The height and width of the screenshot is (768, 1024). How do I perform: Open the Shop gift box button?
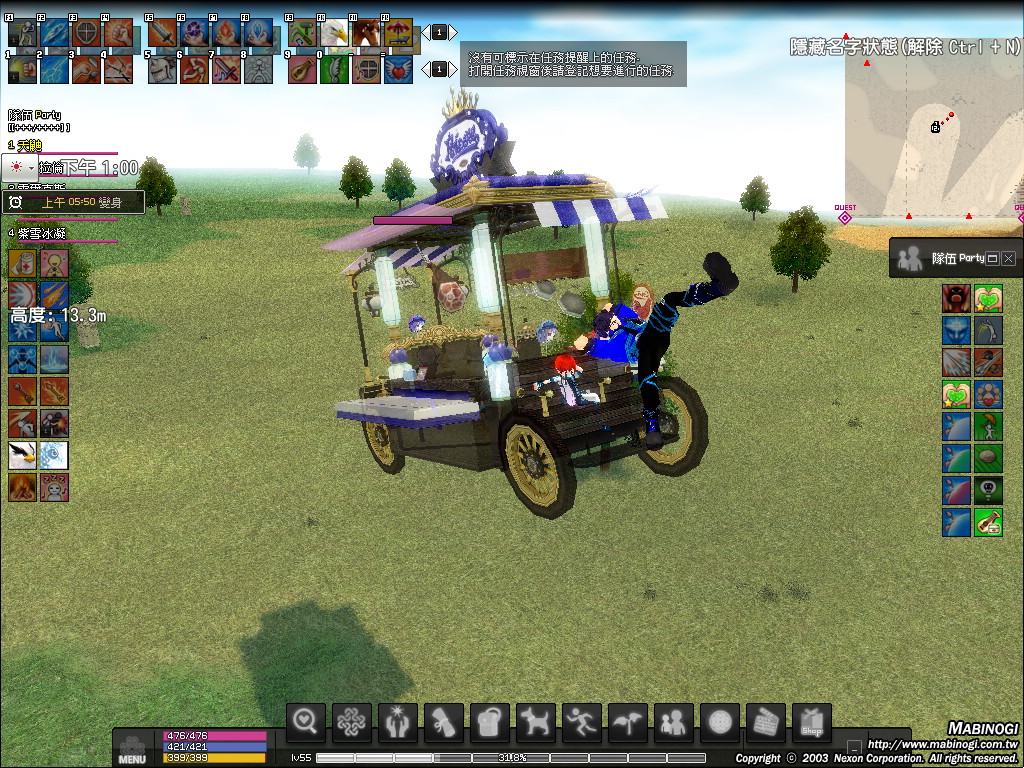click(x=811, y=721)
